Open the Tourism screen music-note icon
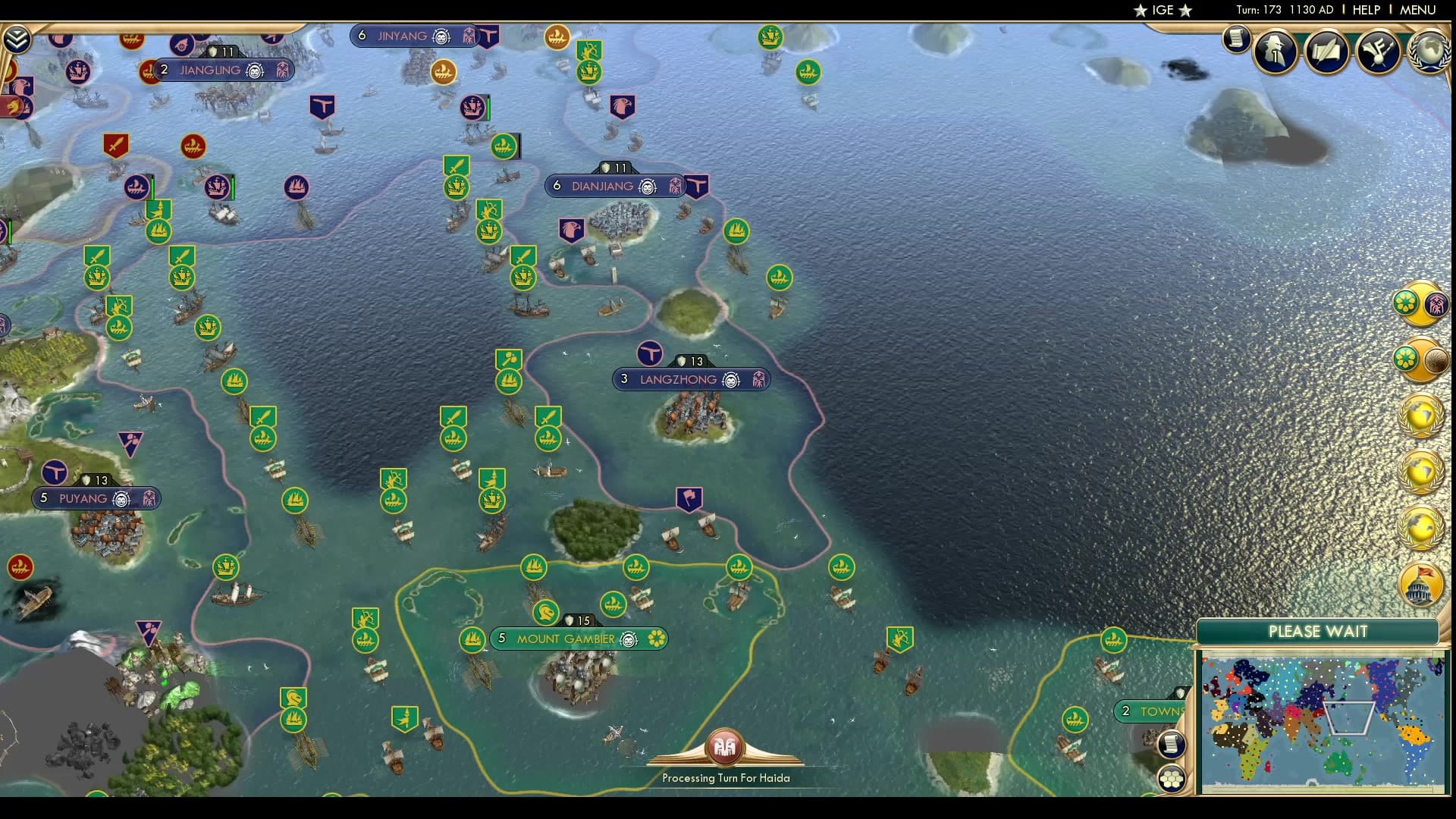This screenshot has height=819, width=1456. 1379,50
